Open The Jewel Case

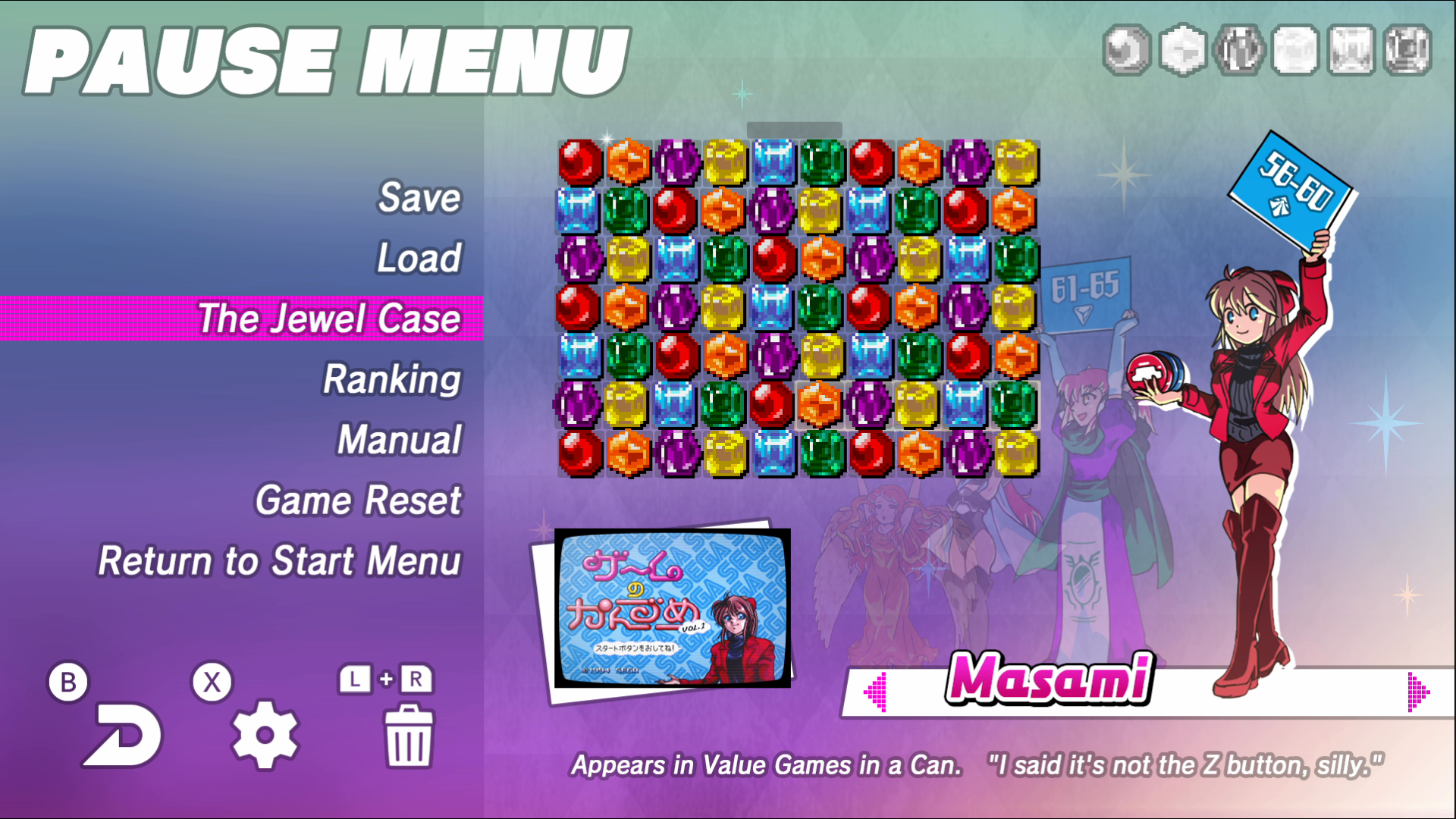pyautogui.click(x=329, y=318)
